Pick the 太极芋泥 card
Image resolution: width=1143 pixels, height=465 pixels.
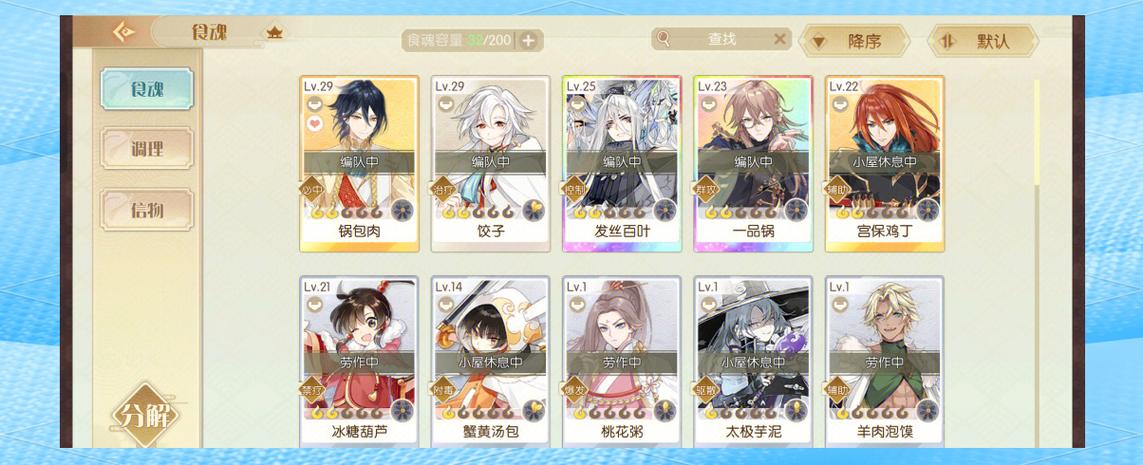pyautogui.click(x=753, y=362)
